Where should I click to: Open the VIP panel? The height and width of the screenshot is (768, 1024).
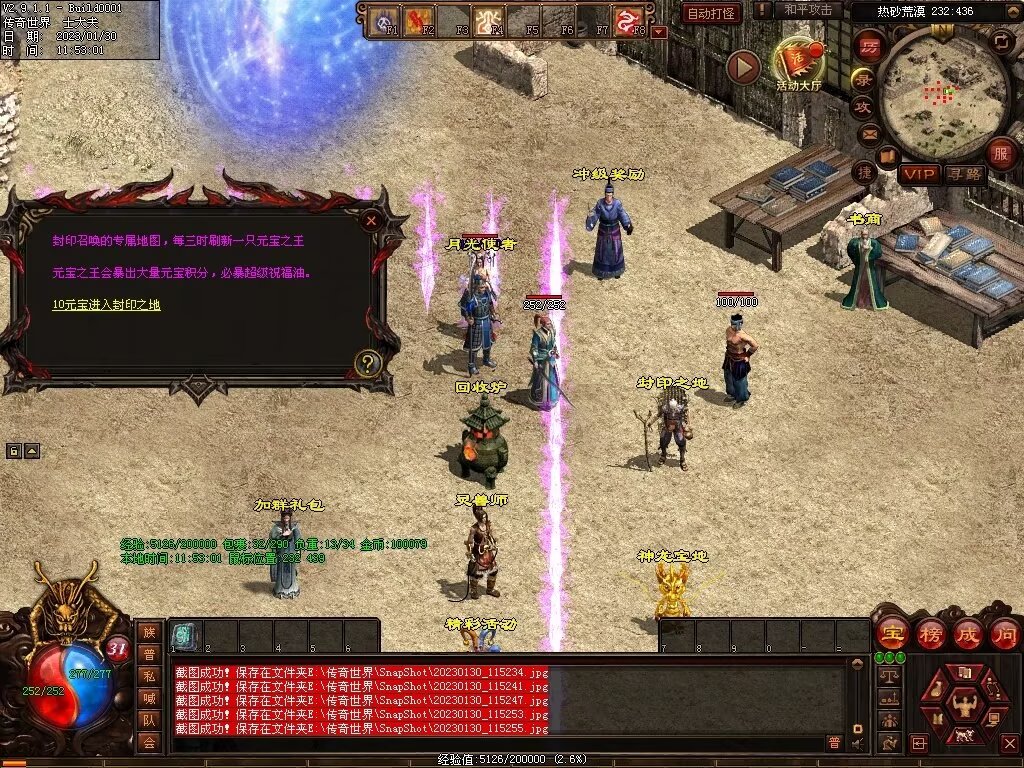click(x=918, y=174)
